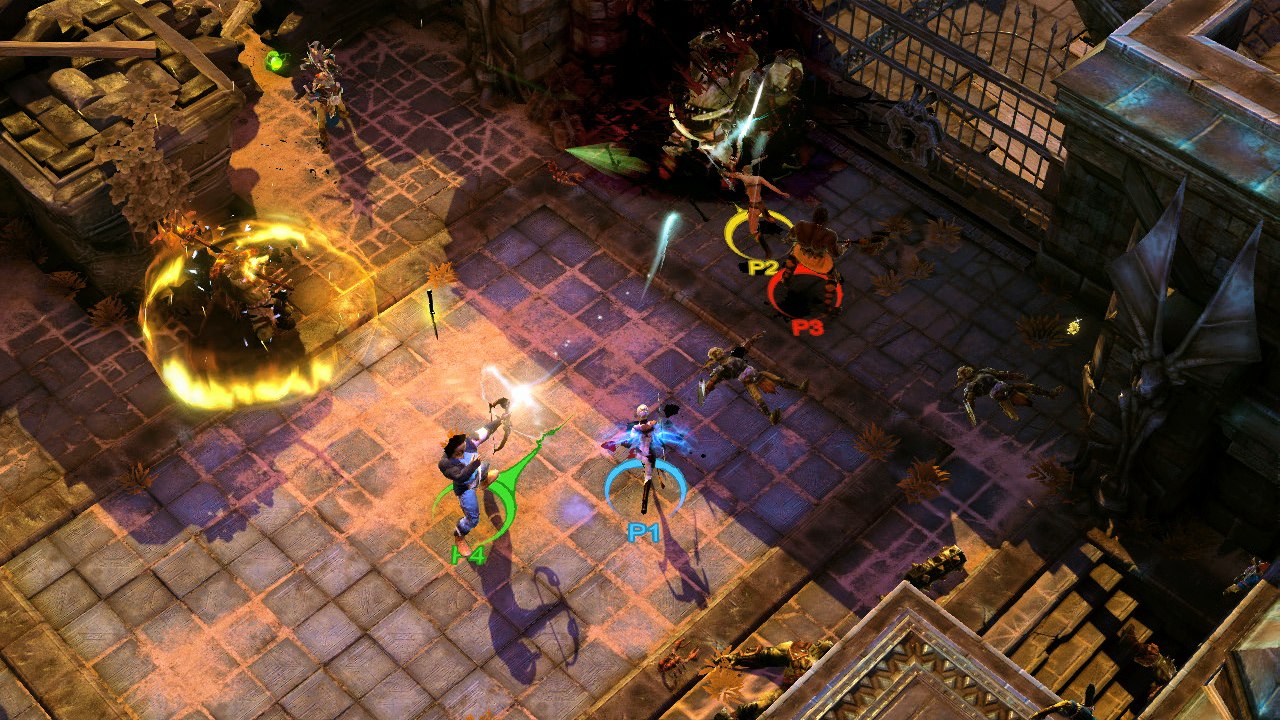Click the sparkling loot glint near the fence

tap(1075, 325)
